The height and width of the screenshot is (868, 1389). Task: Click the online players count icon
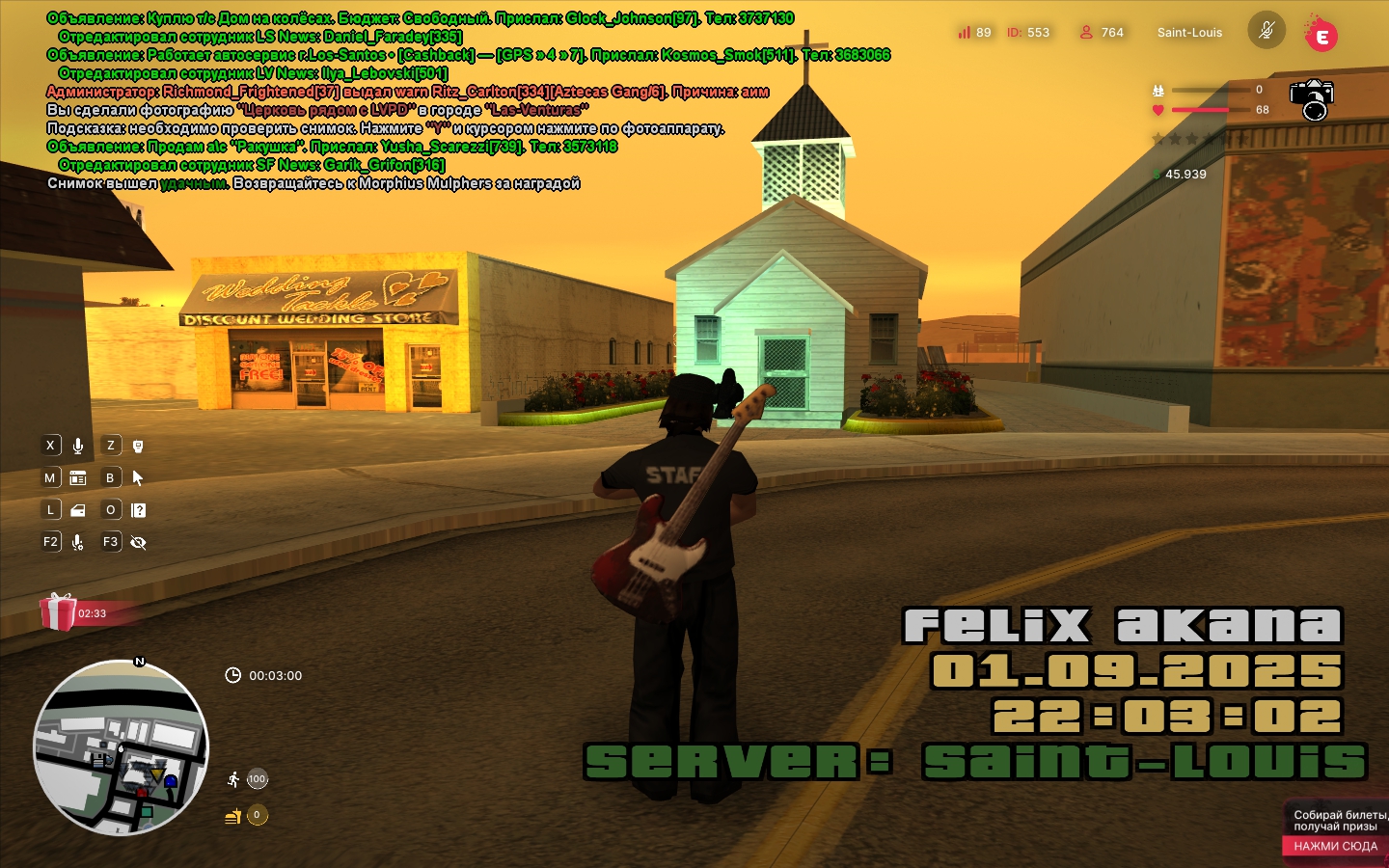point(1086,32)
